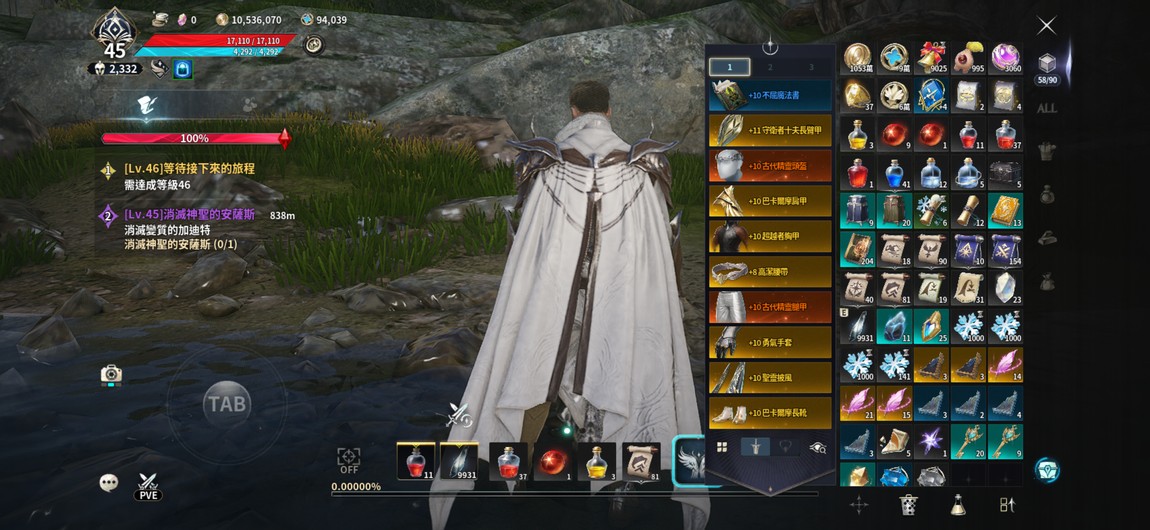Open the camera screenshot mode
Image resolution: width=1150 pixels, height=530 pixels.
(x=111, y=374)
